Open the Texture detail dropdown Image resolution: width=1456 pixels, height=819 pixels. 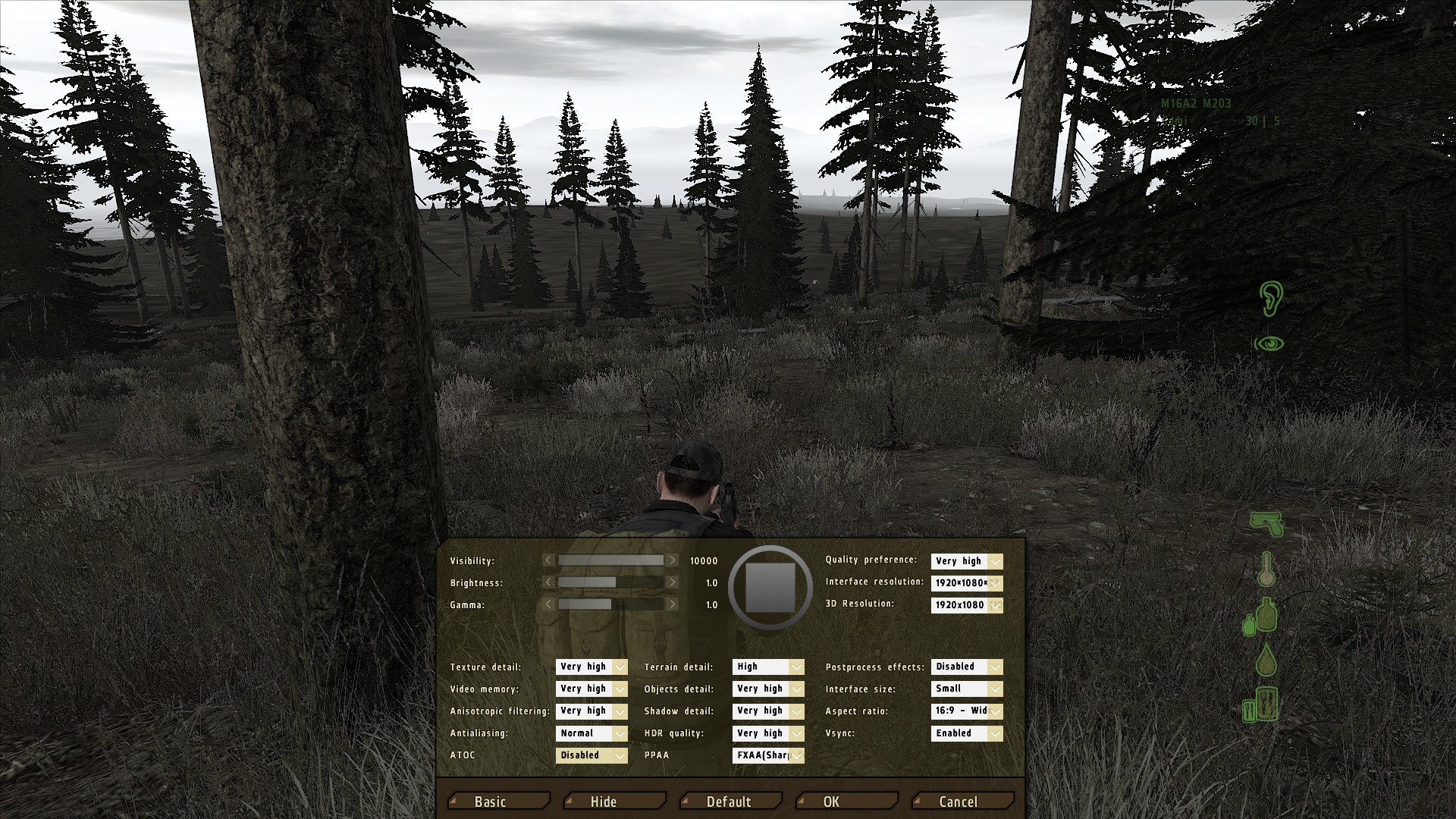[591, 667]
